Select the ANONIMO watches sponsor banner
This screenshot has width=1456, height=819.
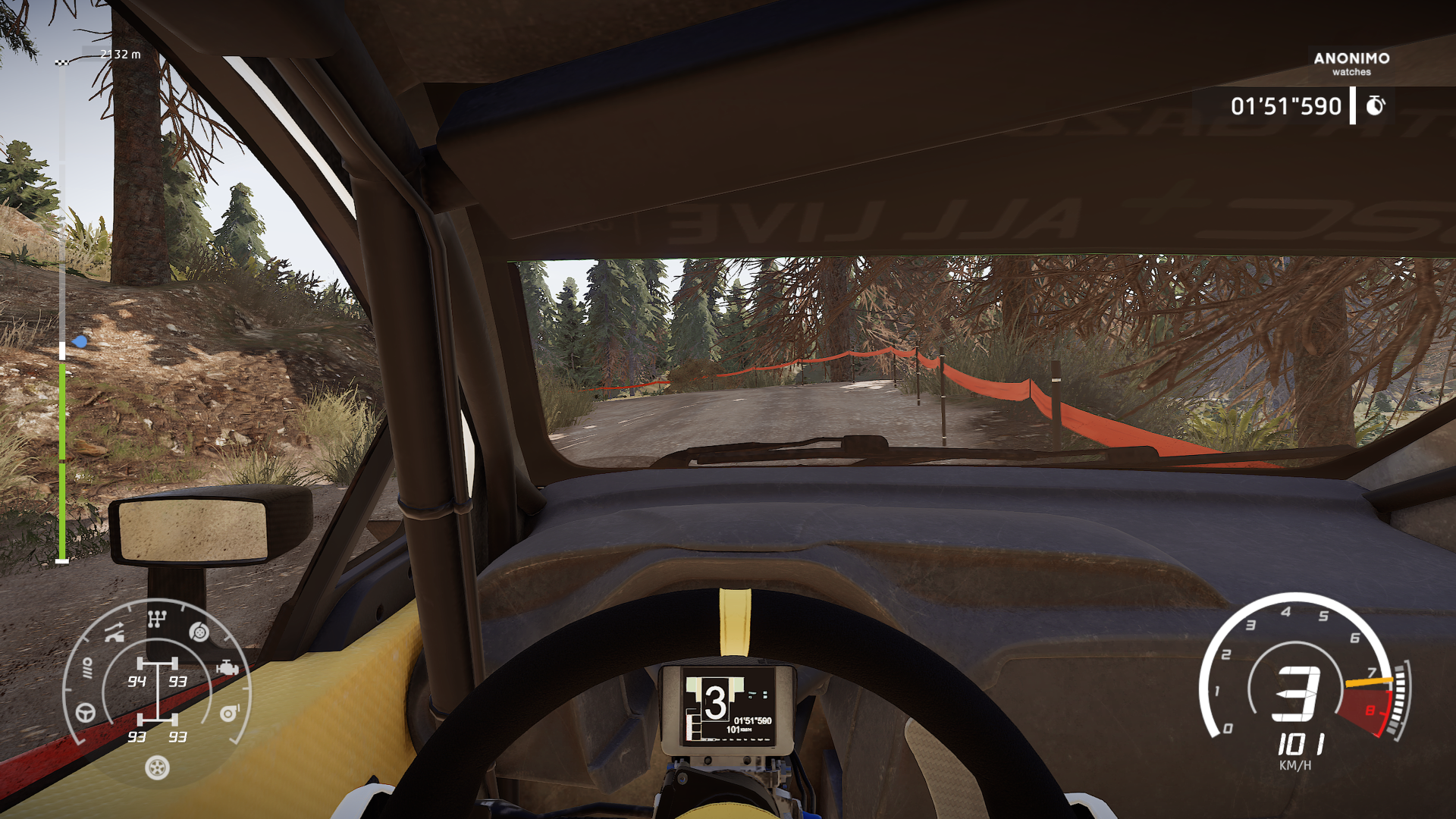[1351, 64]
